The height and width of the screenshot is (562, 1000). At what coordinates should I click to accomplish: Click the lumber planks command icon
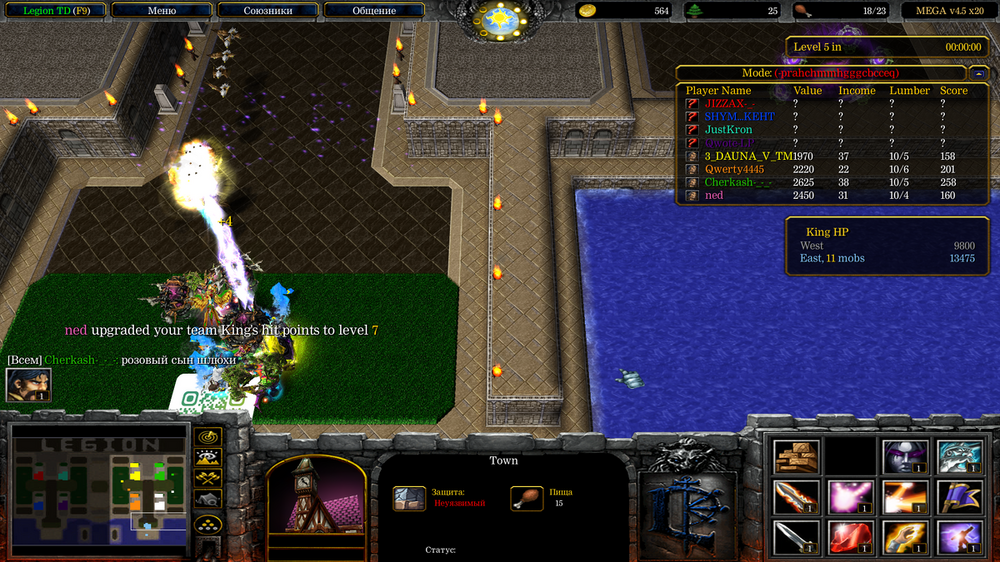tap(797, 456)
